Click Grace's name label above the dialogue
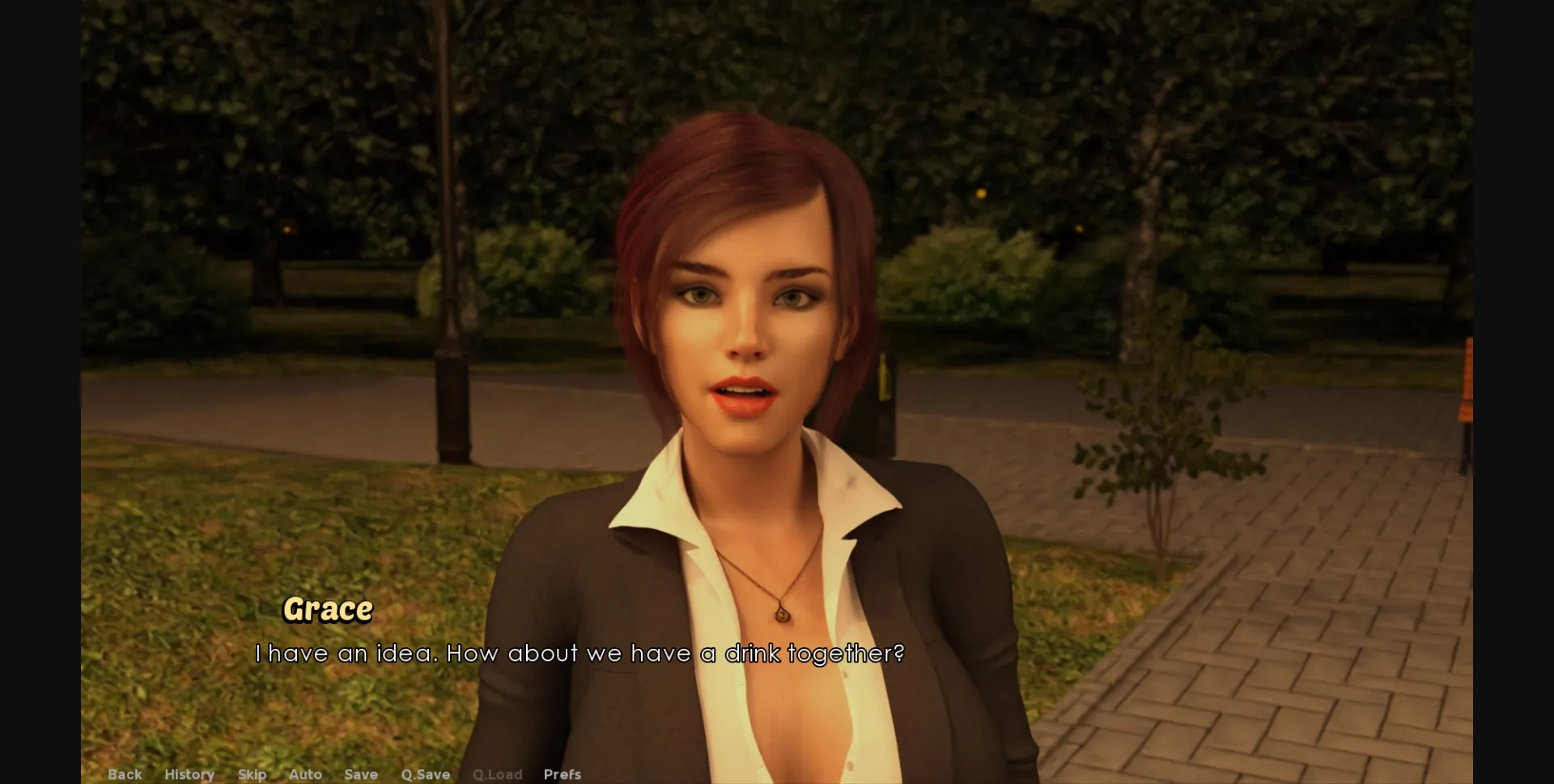Viewport: 1554px width, 784px height. click(x=329, y=610)
